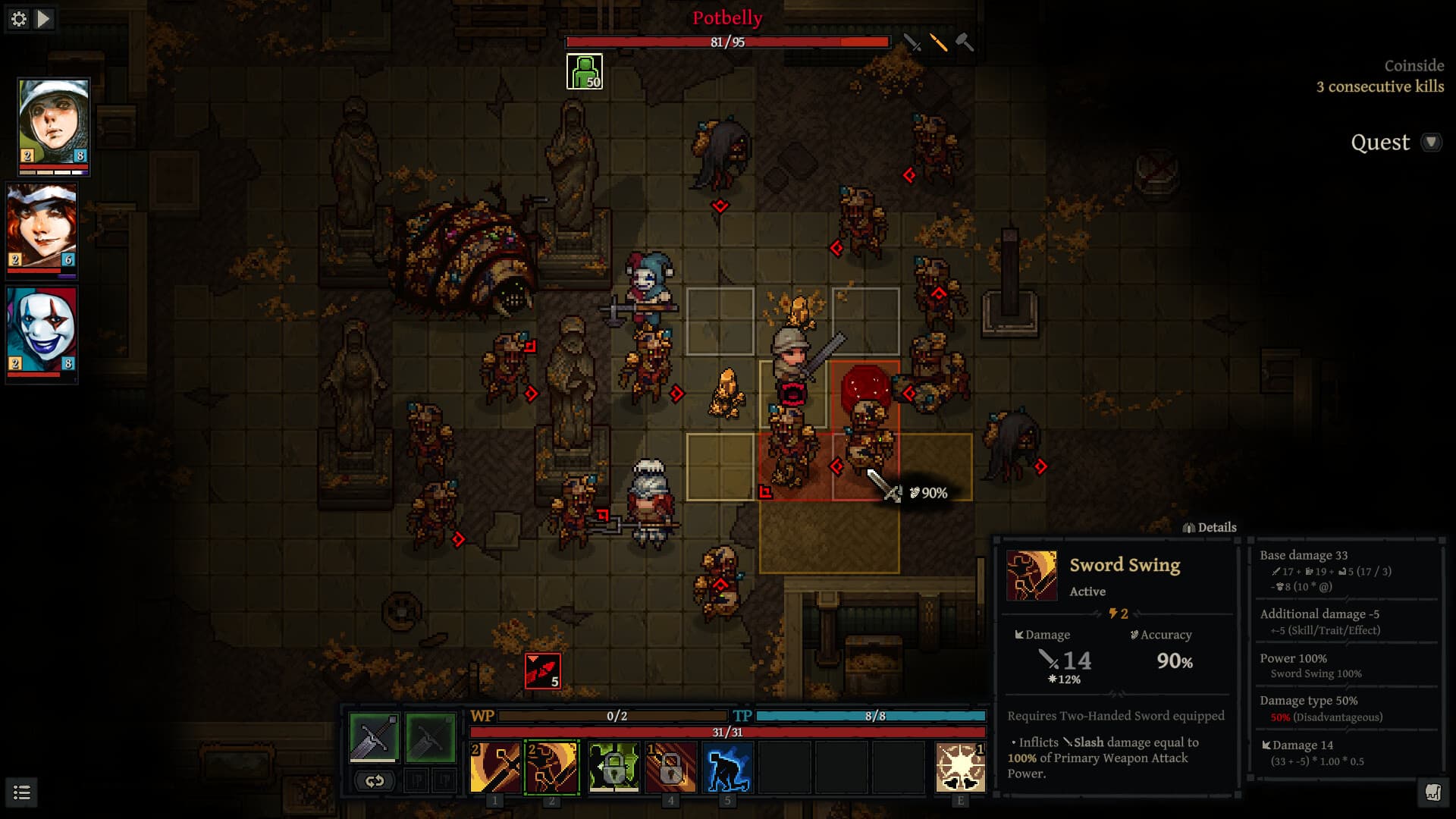Viewport: 1456px width, 819px height.
Task: Select the helmeted knight portrait
Action: click(x=53, y=126)
